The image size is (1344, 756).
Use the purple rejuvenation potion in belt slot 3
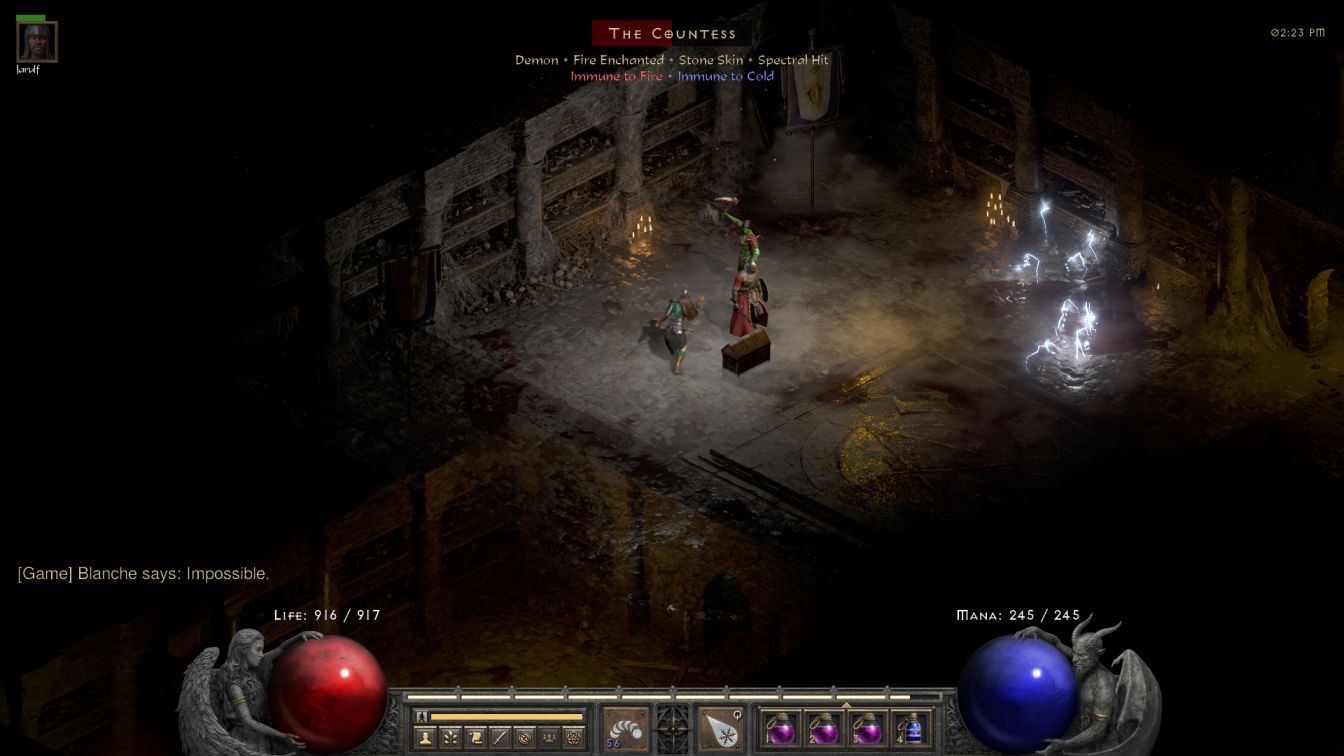[x=867, y=728]
